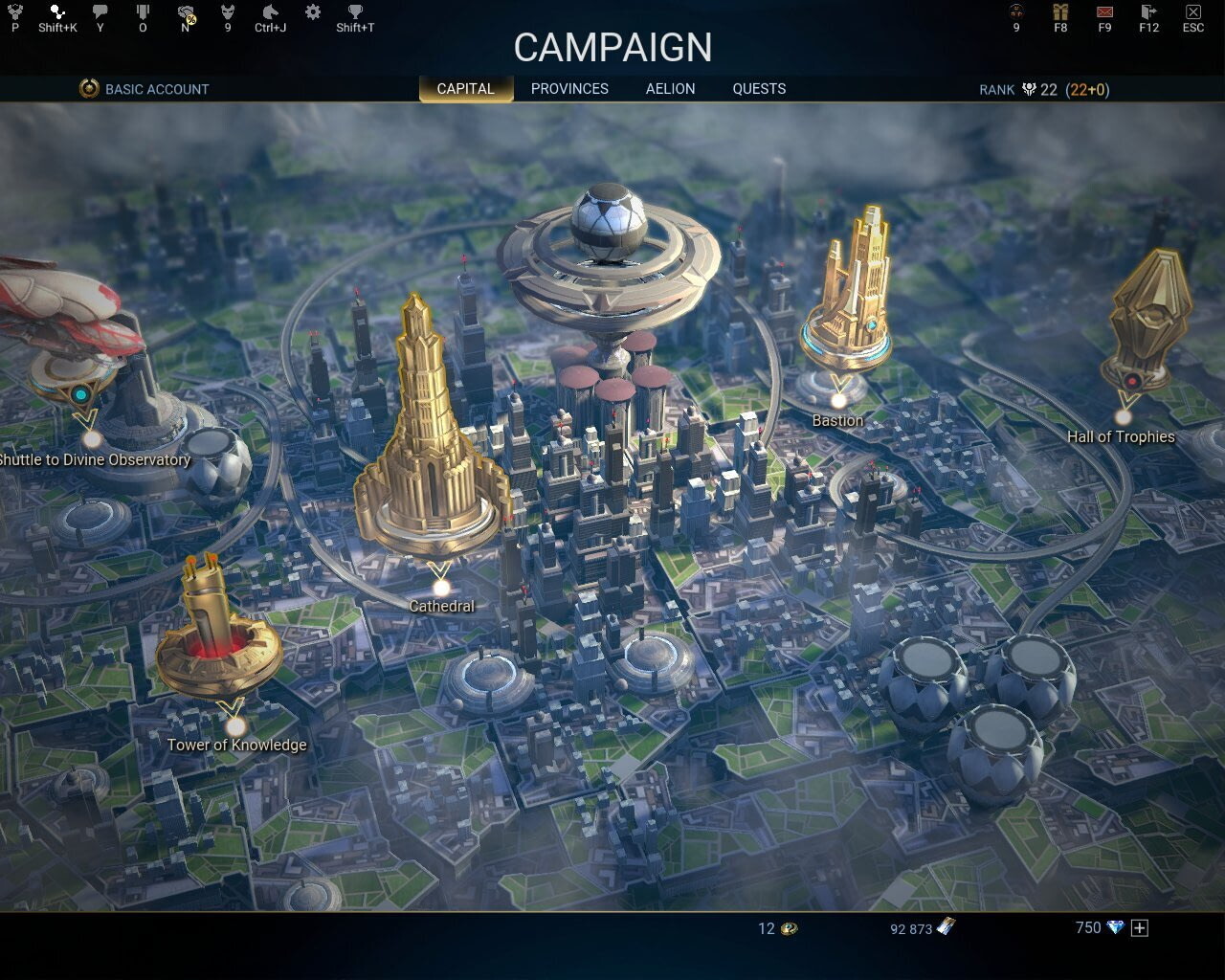Switch to the PROVINCES tab
Viewport: 1225px width, 980px height.
(569, 88)
